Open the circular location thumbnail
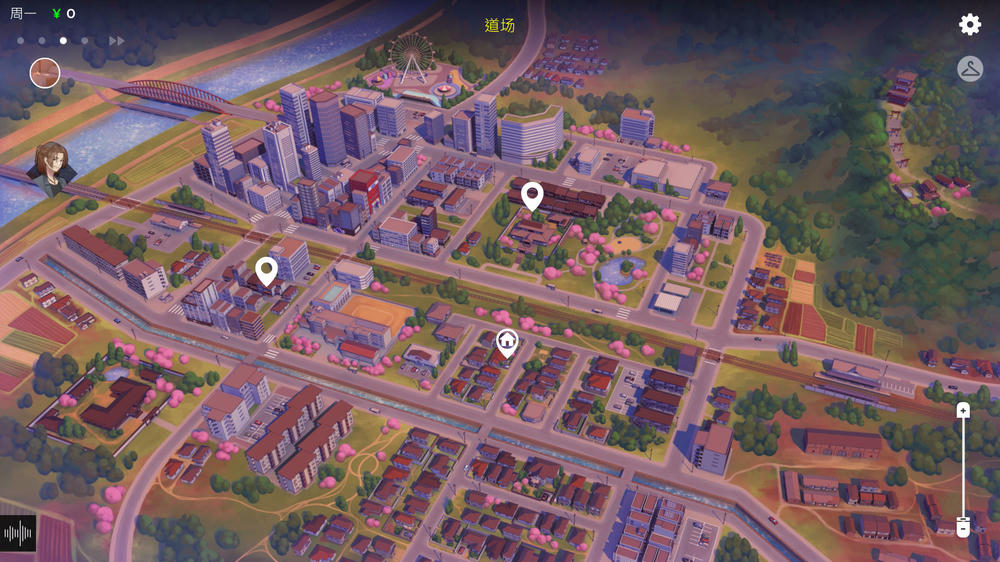Viewport: 1000px width, 562px height. click(45, 73)
